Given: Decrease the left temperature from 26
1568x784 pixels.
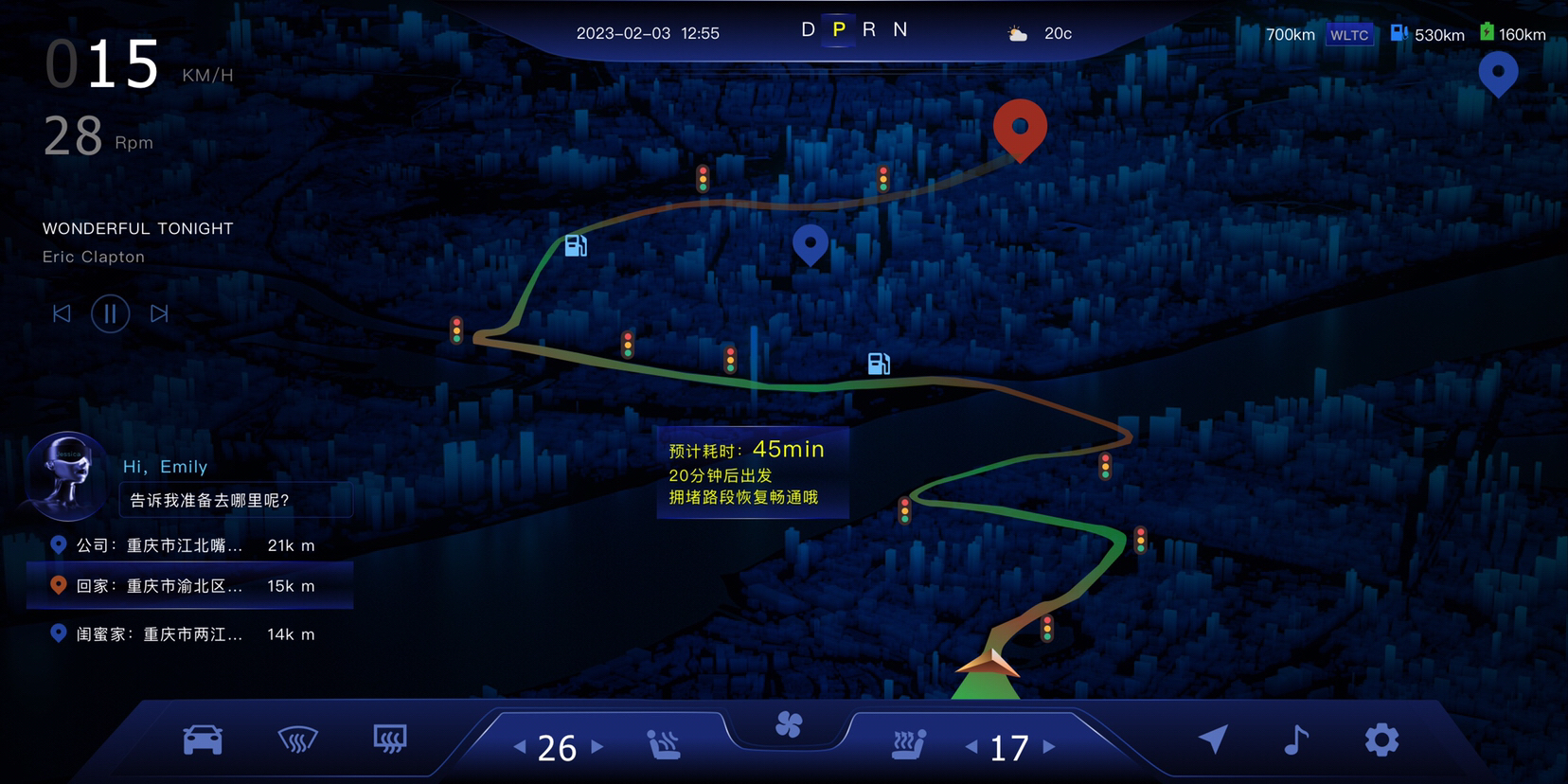Looking at the screenshot, I should 520,747.
